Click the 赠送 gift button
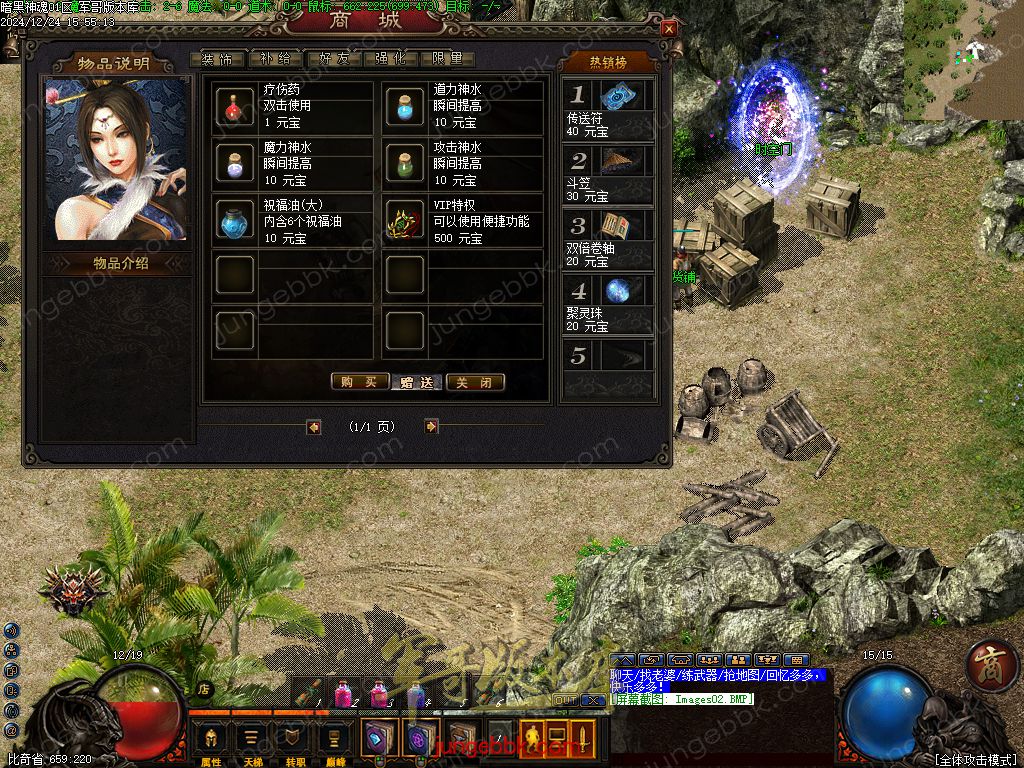1024x768 pixels. pyautogui.click(x=417, y=382)
